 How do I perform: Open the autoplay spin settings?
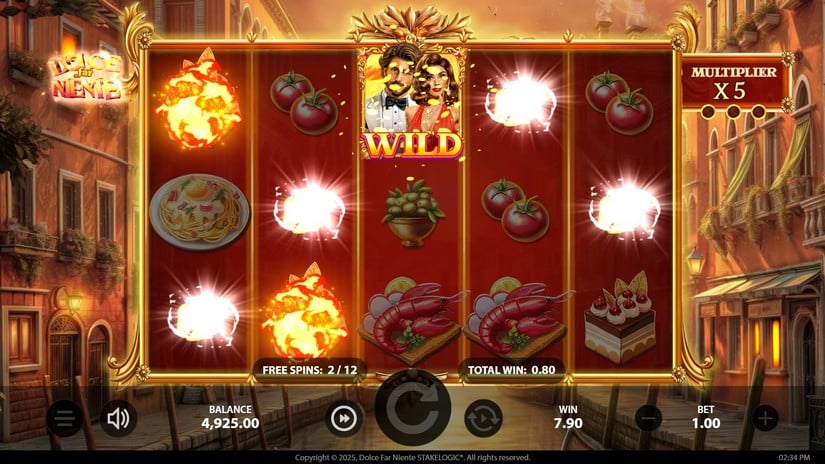coord(483,417)
